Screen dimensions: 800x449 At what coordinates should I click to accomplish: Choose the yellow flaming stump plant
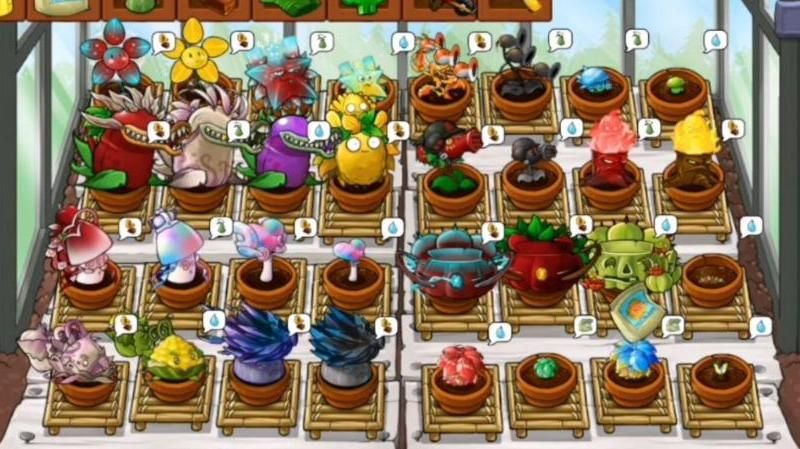[696, 152]
